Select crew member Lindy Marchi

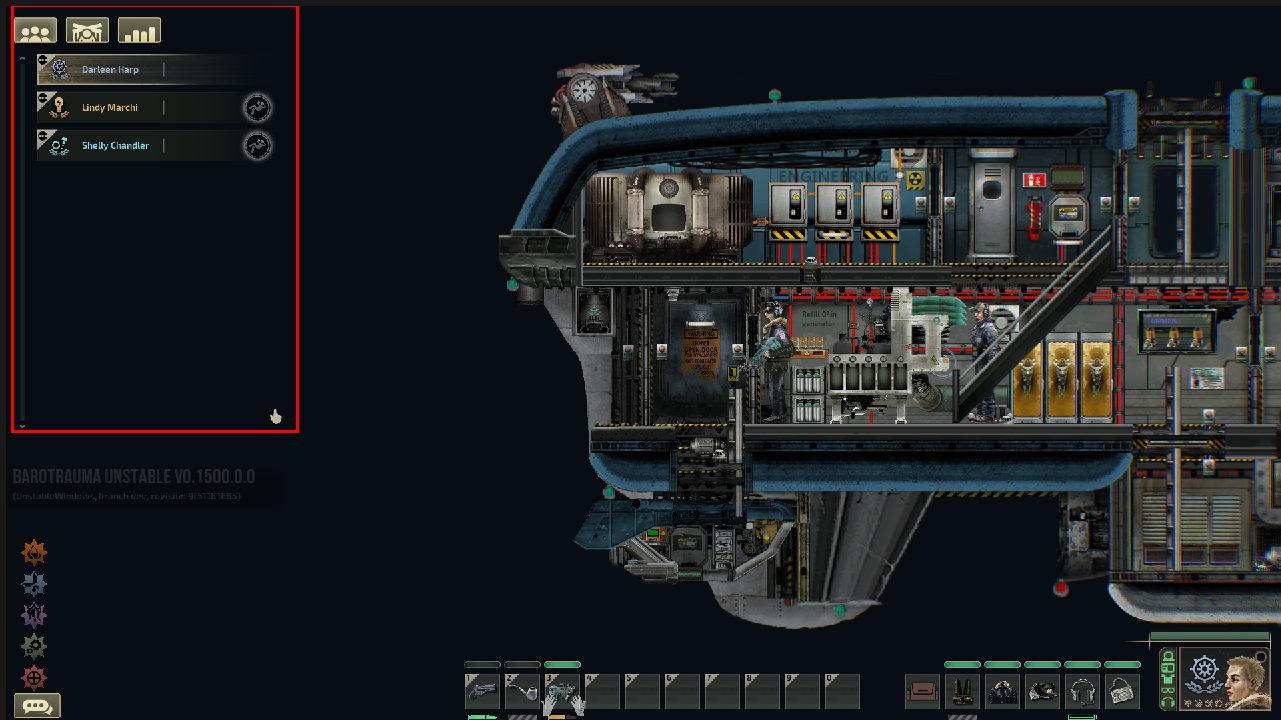pos(110,108)
